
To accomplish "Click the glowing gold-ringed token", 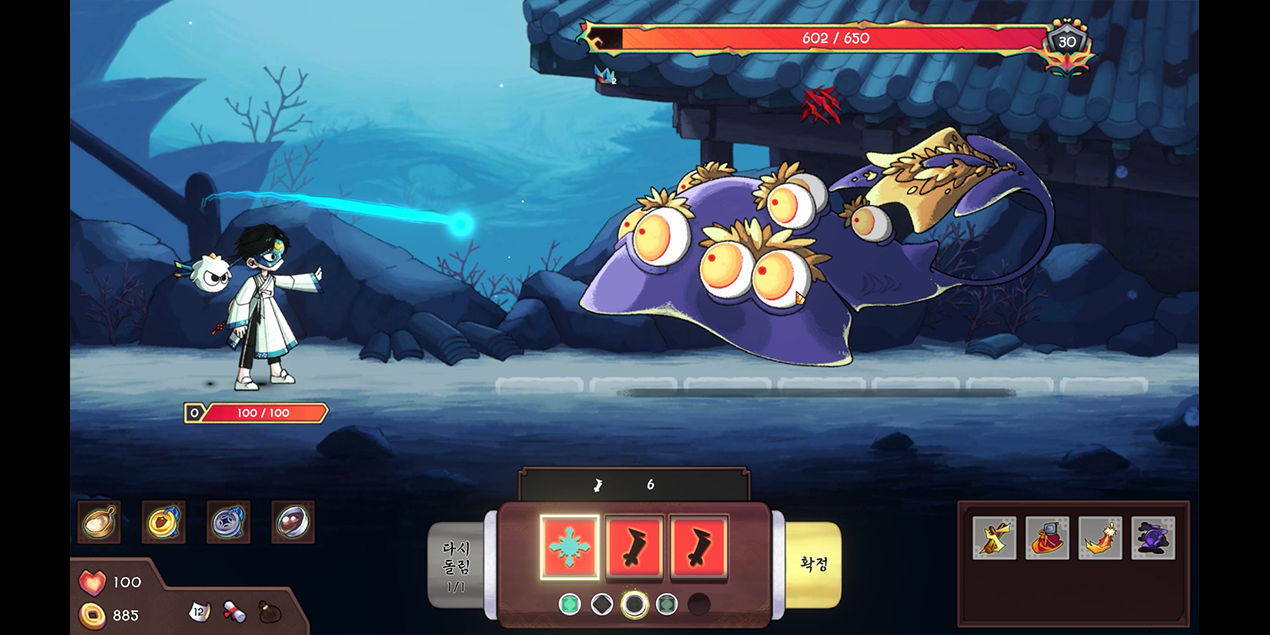I will (x=634, y=604).
